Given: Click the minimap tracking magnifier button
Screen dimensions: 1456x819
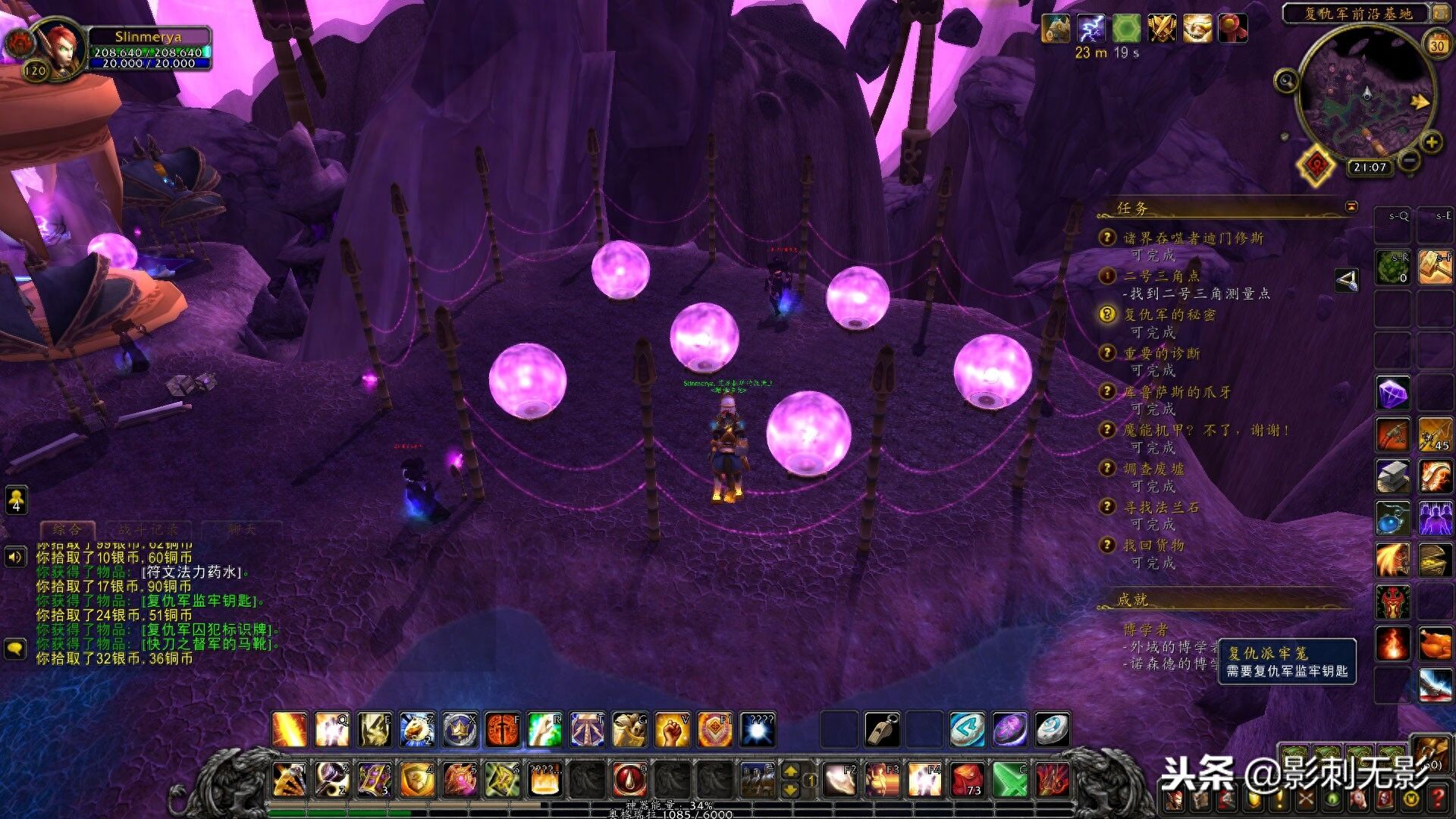Looking at the screenshot, I should [1286, 80].
